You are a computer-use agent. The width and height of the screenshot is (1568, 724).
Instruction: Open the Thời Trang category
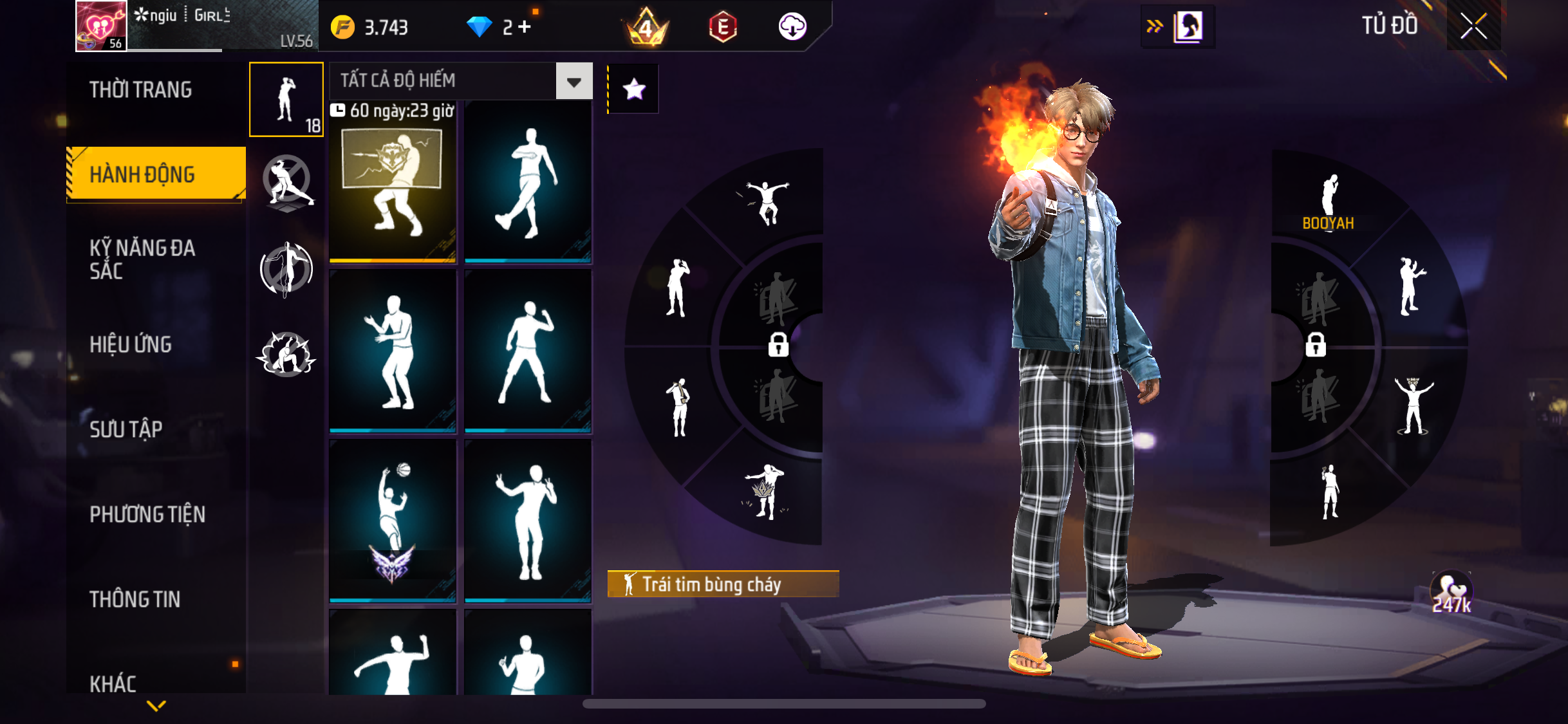click(140, 89)
